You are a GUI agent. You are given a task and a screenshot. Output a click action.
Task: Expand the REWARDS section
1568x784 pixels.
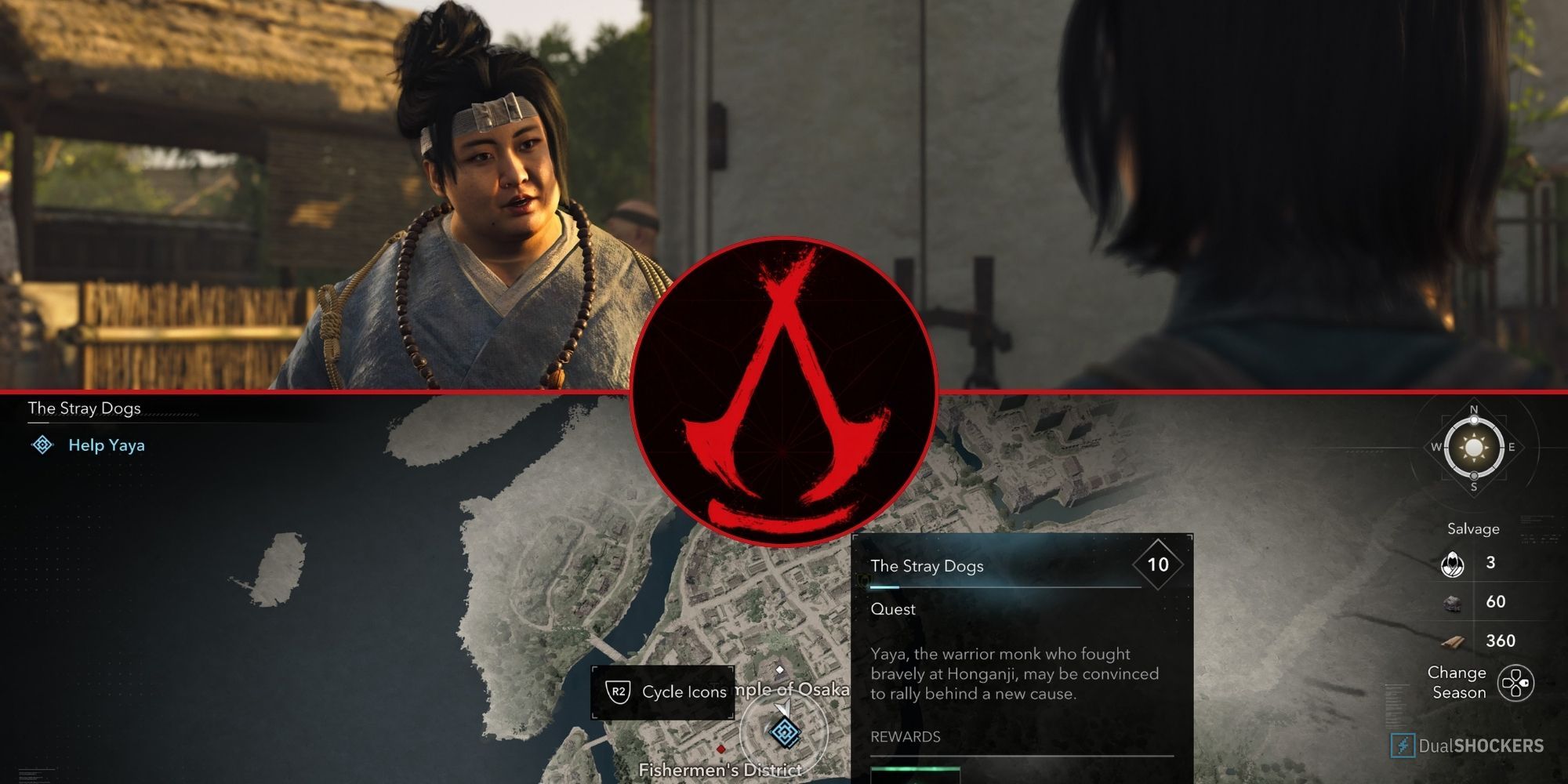pyautogui.click(x=906, y=737)
